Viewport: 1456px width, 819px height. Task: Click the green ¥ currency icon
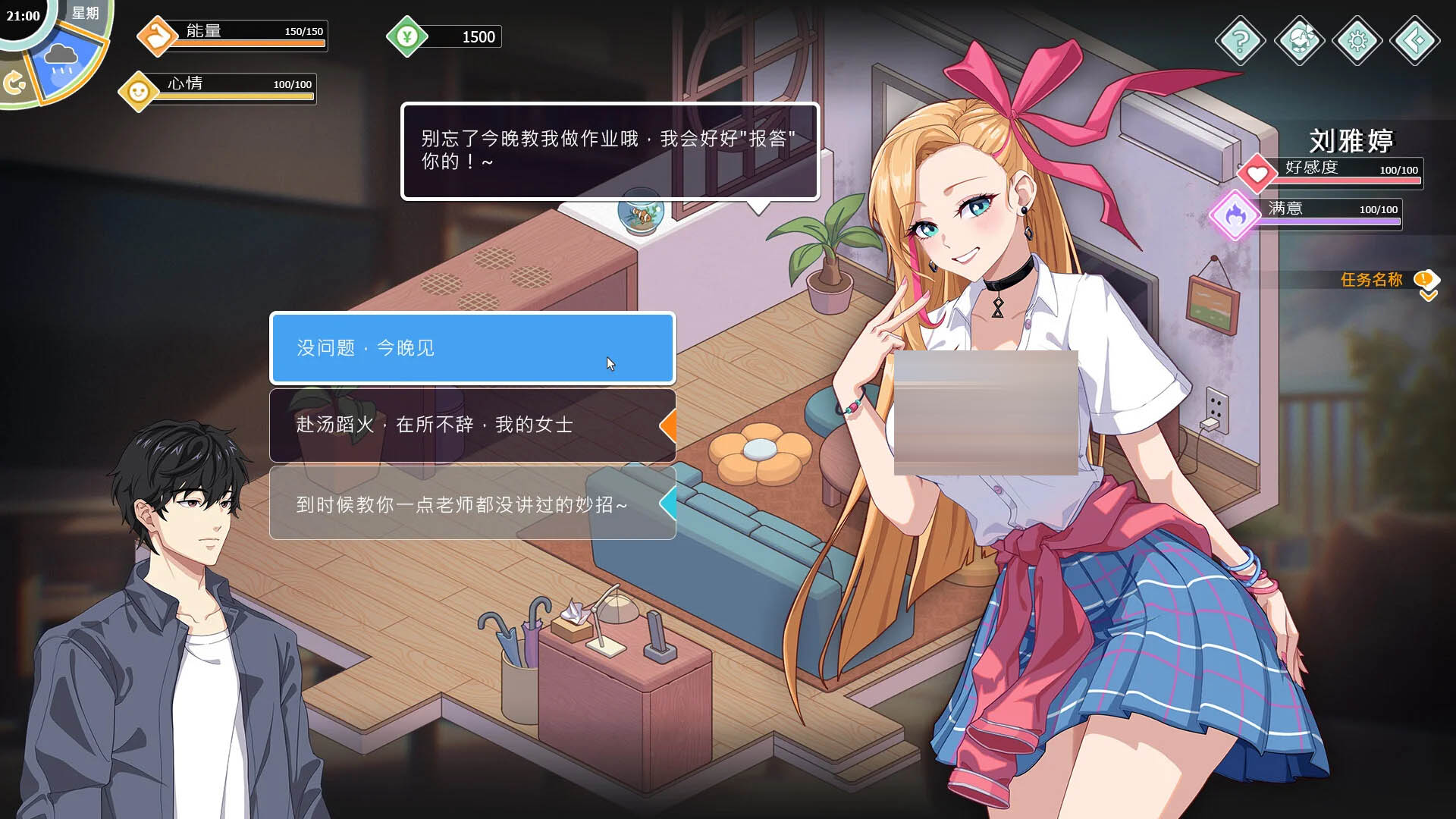pos(407,36)
